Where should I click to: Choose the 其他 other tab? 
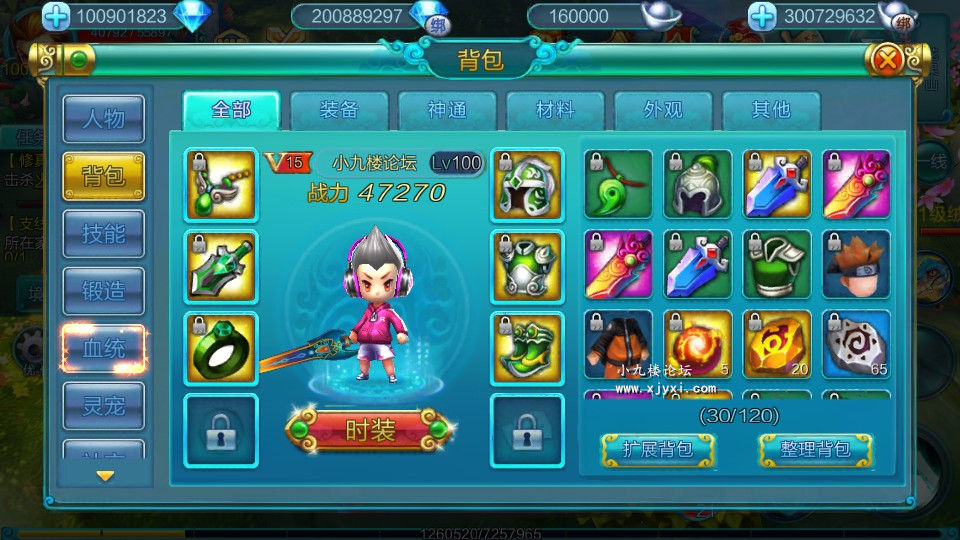(771, 110)
